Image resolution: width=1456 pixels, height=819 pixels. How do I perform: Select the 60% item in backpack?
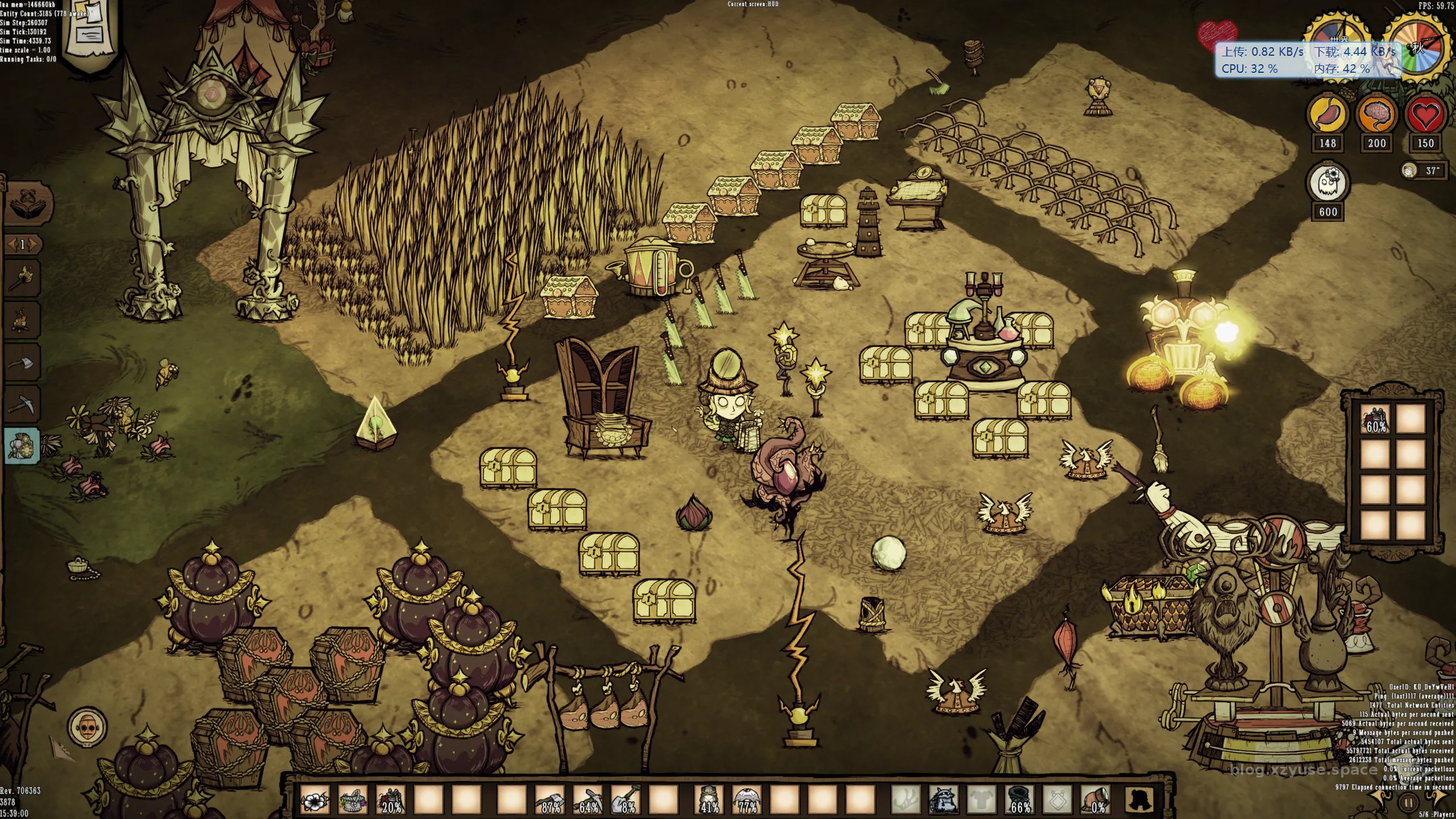[x=1375, y=420]
